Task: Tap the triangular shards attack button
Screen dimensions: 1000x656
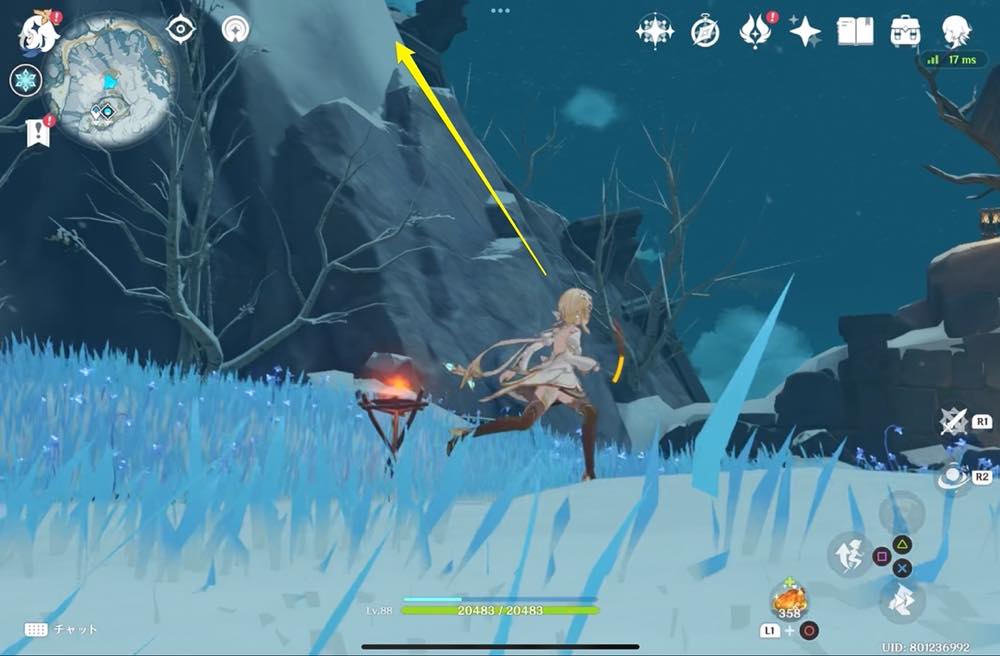Action: 902,602
